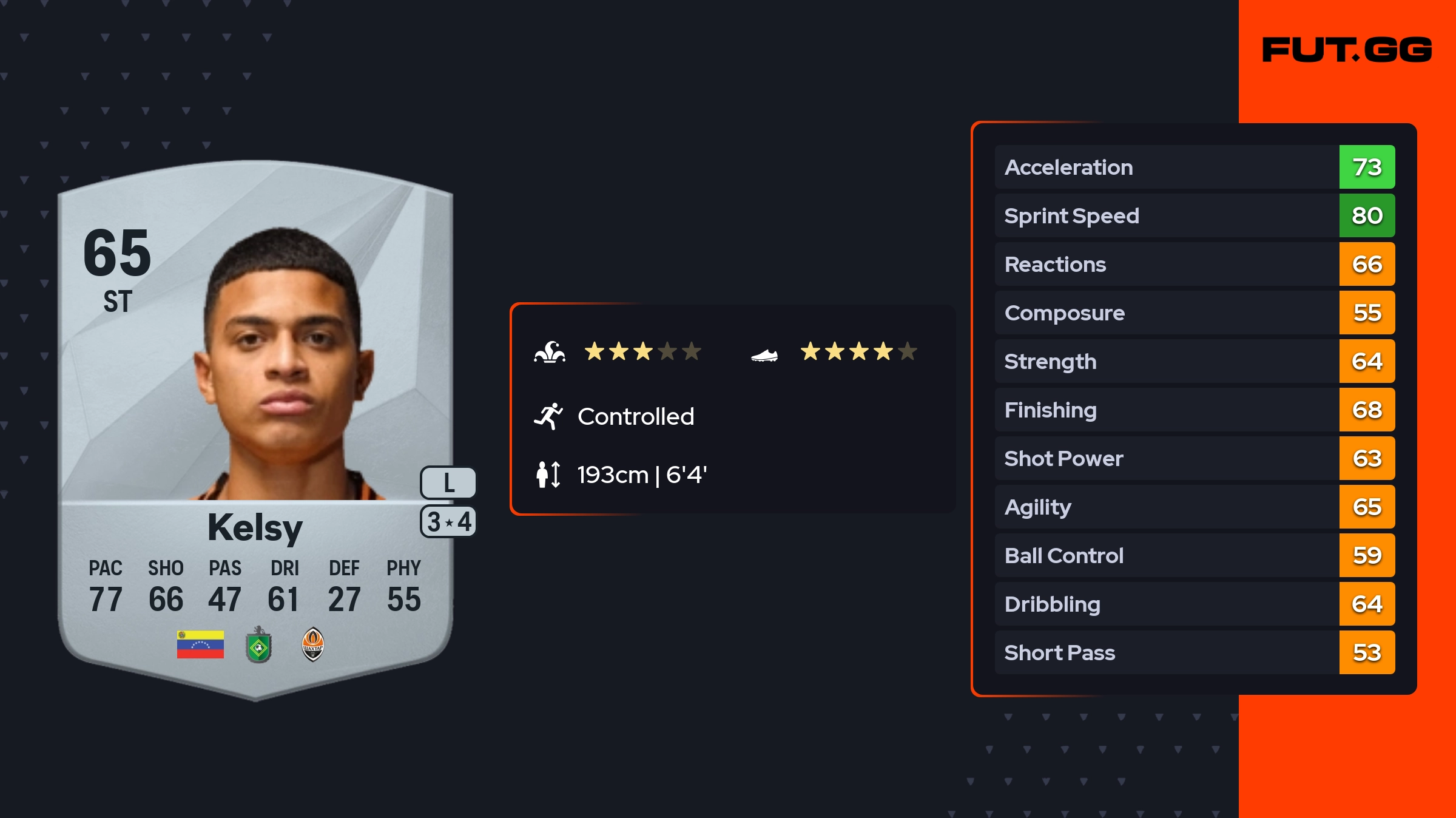Select the Shakhtar club badge

pyautogui.click(x=313, y=644)
